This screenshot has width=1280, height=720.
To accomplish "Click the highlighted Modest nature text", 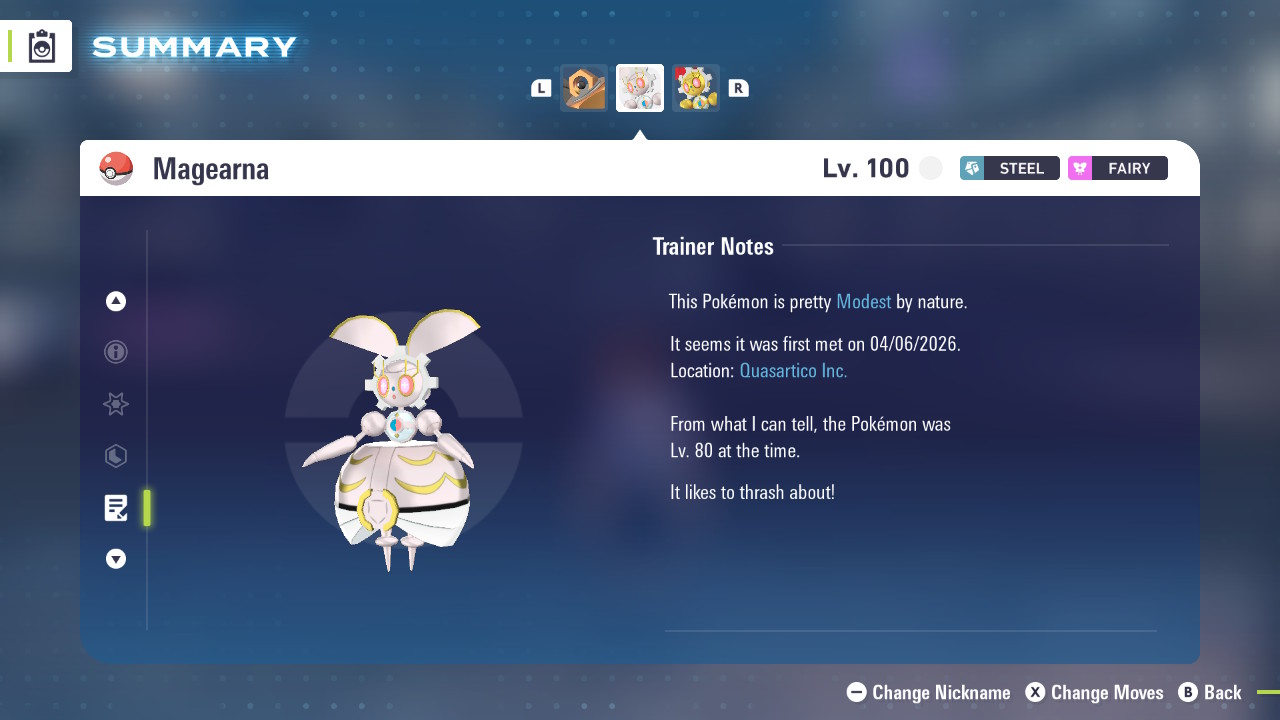I will pos(863,301).
